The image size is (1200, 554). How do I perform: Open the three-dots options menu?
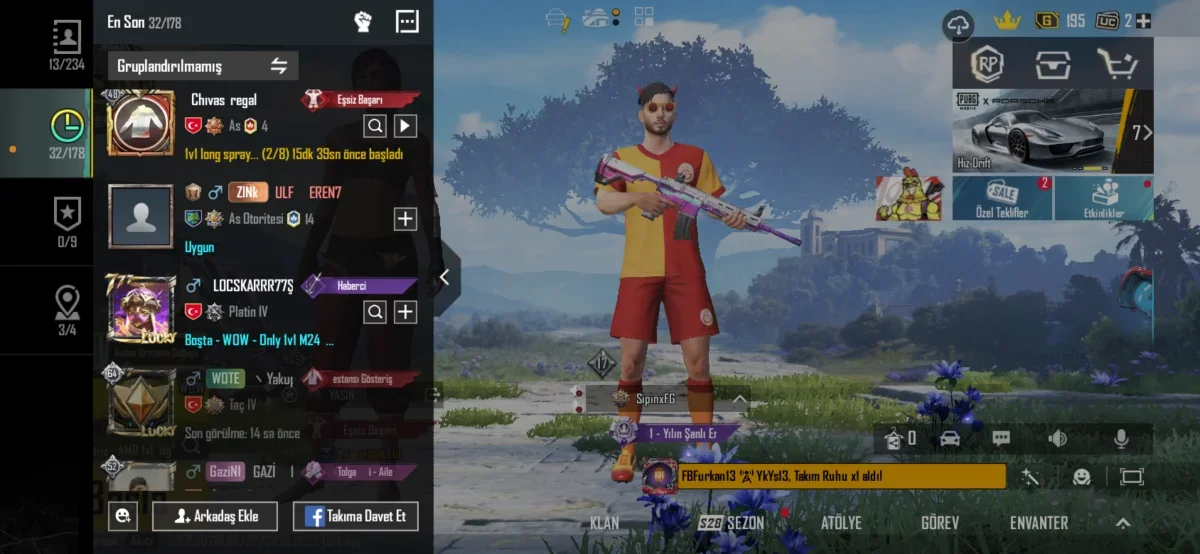click(407, 21)
